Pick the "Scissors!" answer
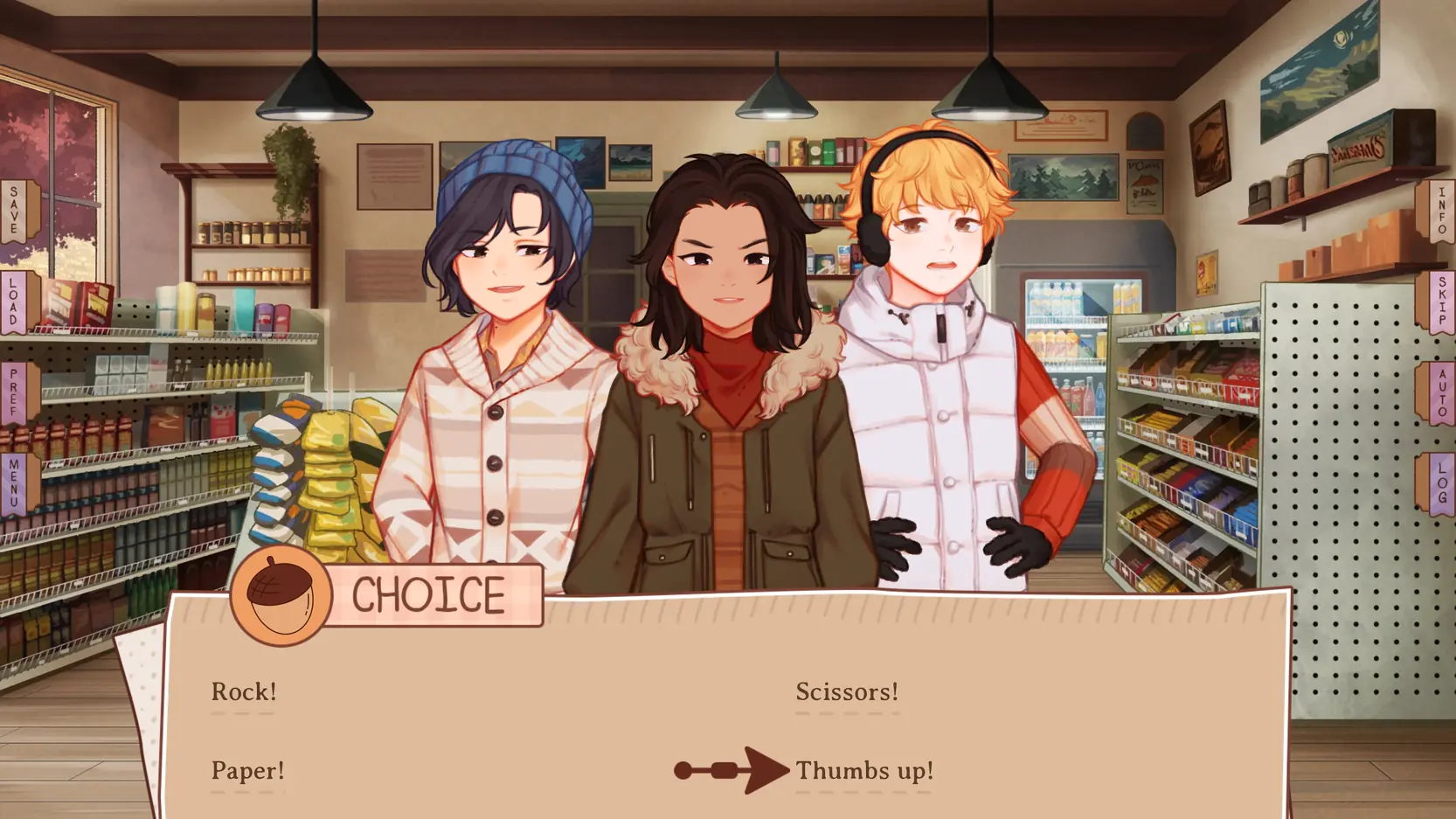 pos(846,692)
